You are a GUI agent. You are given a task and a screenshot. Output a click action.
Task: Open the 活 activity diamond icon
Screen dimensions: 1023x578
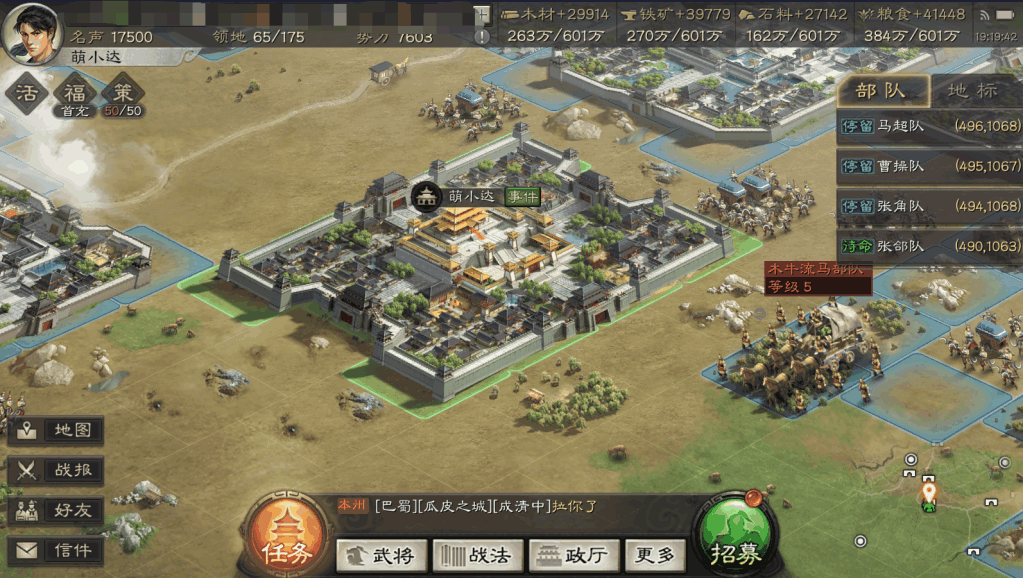pos(28,94)
